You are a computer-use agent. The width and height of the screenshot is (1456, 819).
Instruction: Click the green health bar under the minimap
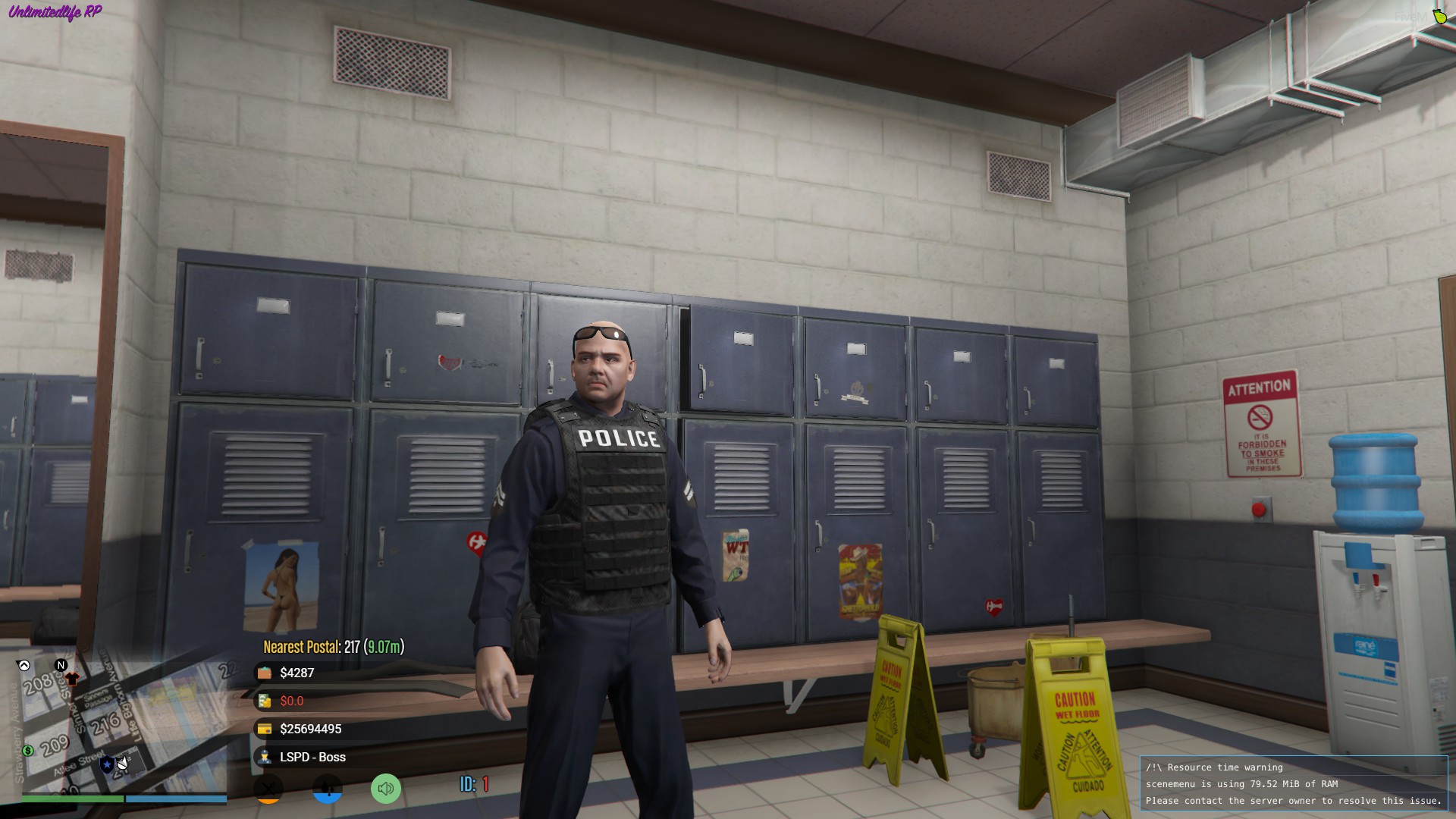[72, 799]
